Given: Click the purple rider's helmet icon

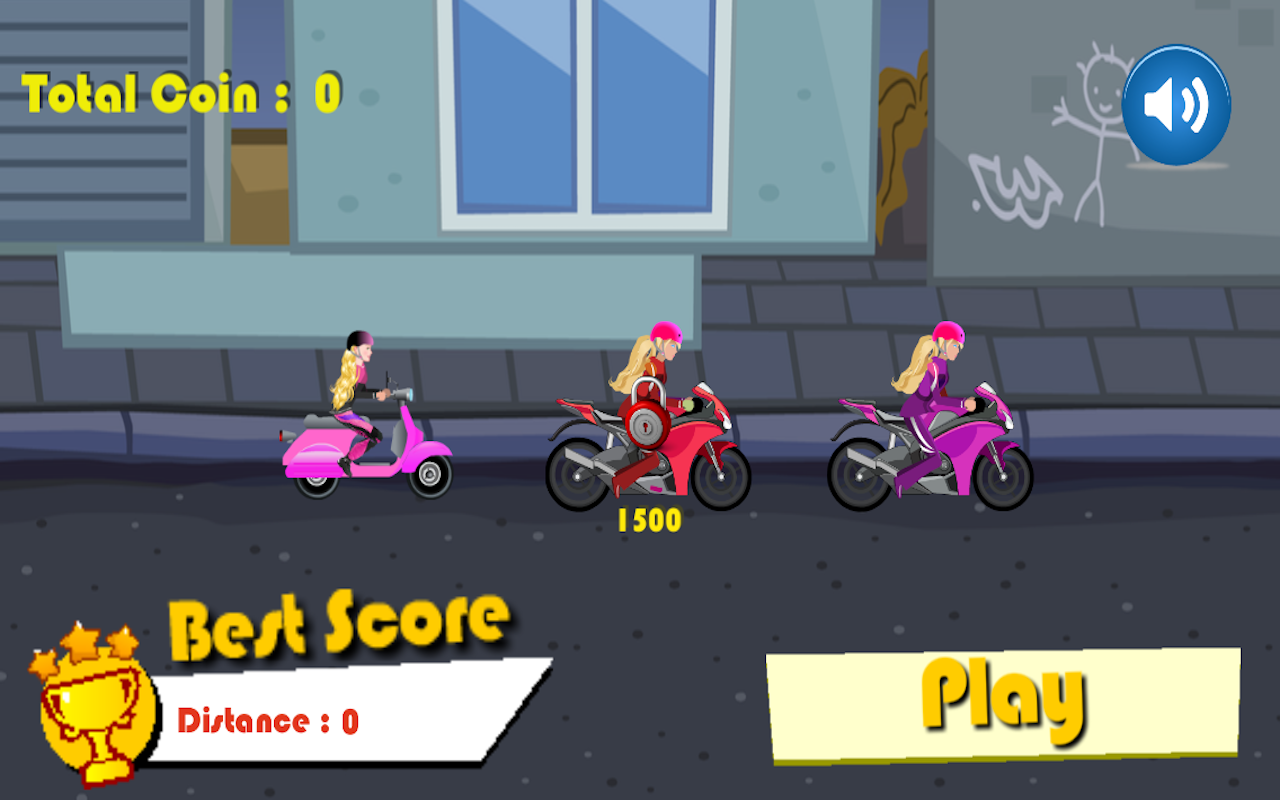Looking at the screenshot, I should (946, 332).
